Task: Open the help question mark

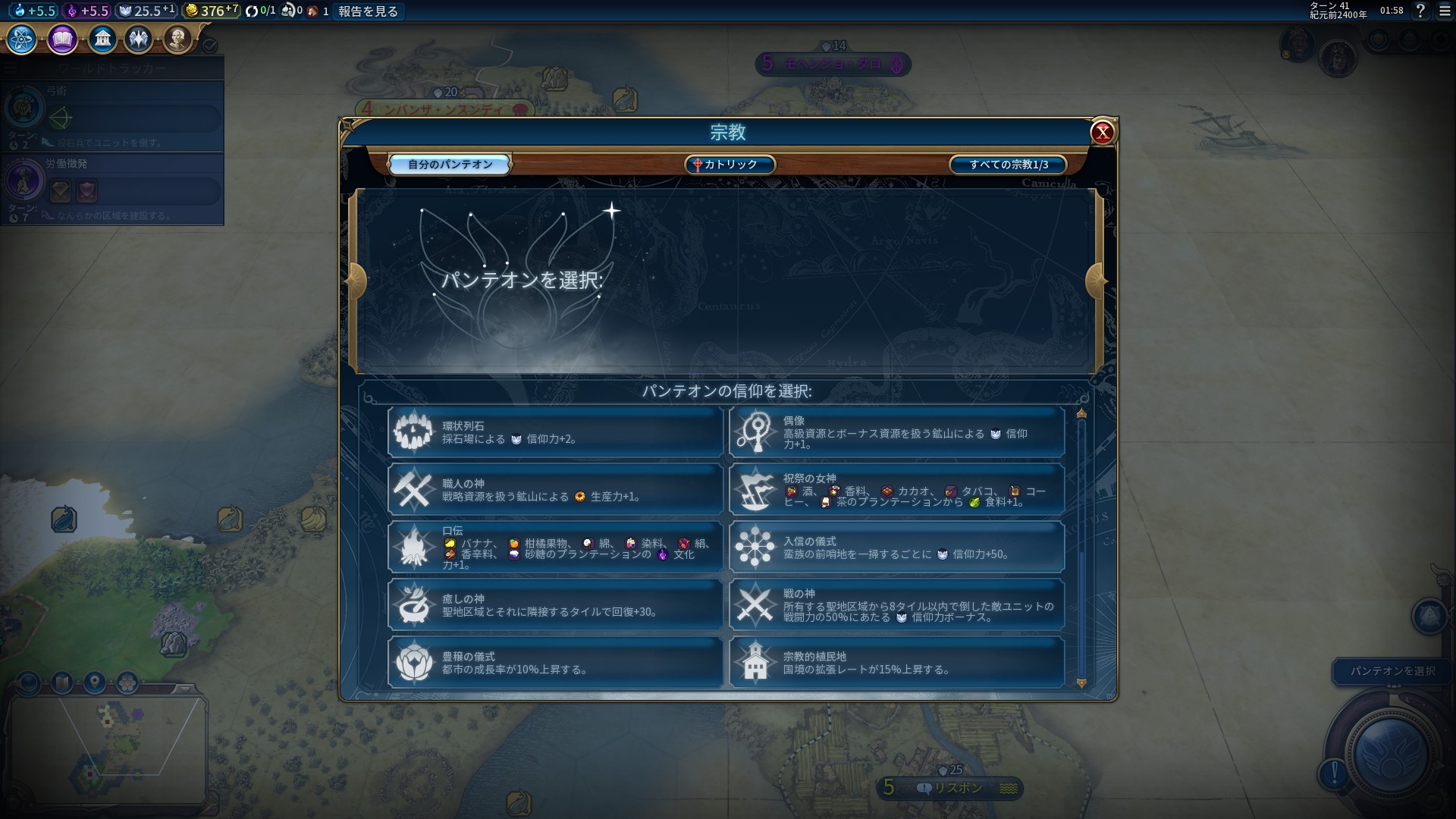Action: [x=1420, y=11]
